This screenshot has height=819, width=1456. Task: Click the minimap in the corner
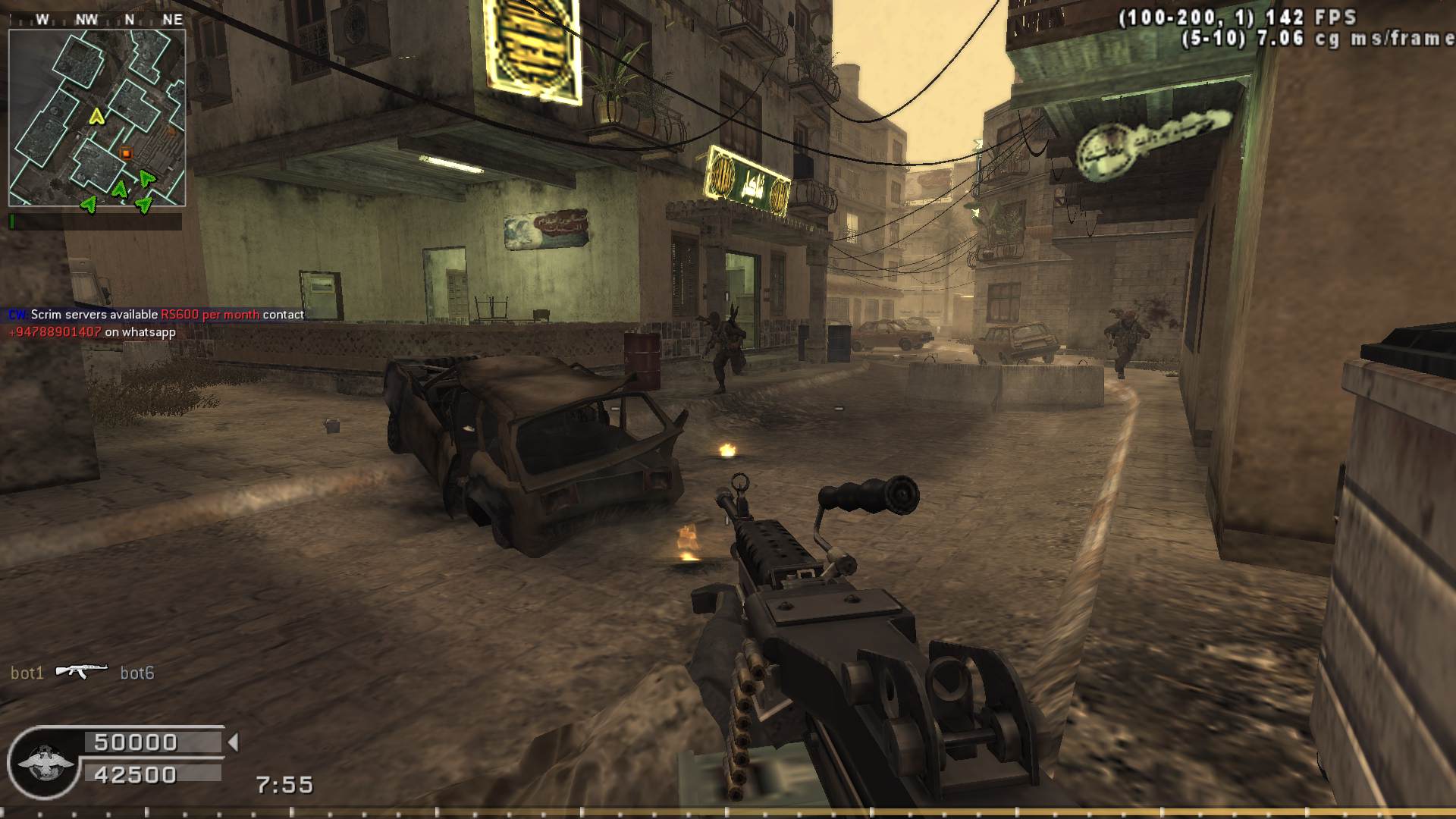click(x=97, y=118)
